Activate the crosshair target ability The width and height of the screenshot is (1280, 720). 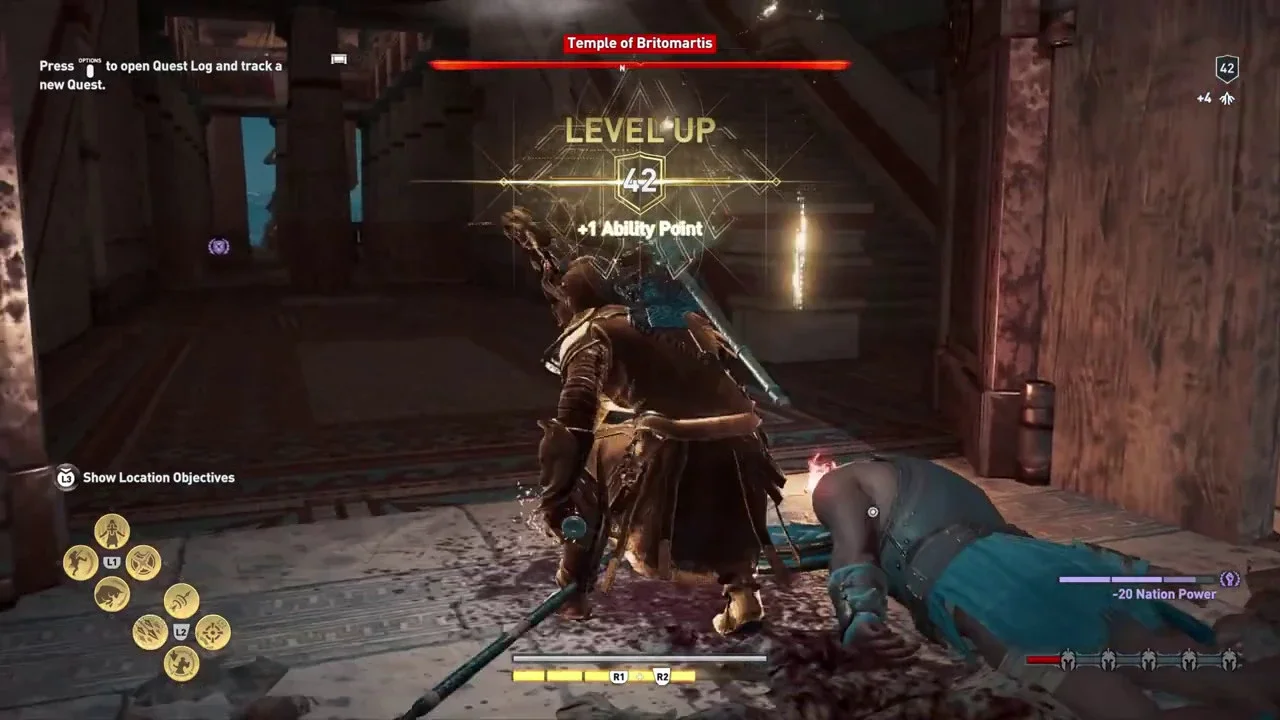pos(213,632)
